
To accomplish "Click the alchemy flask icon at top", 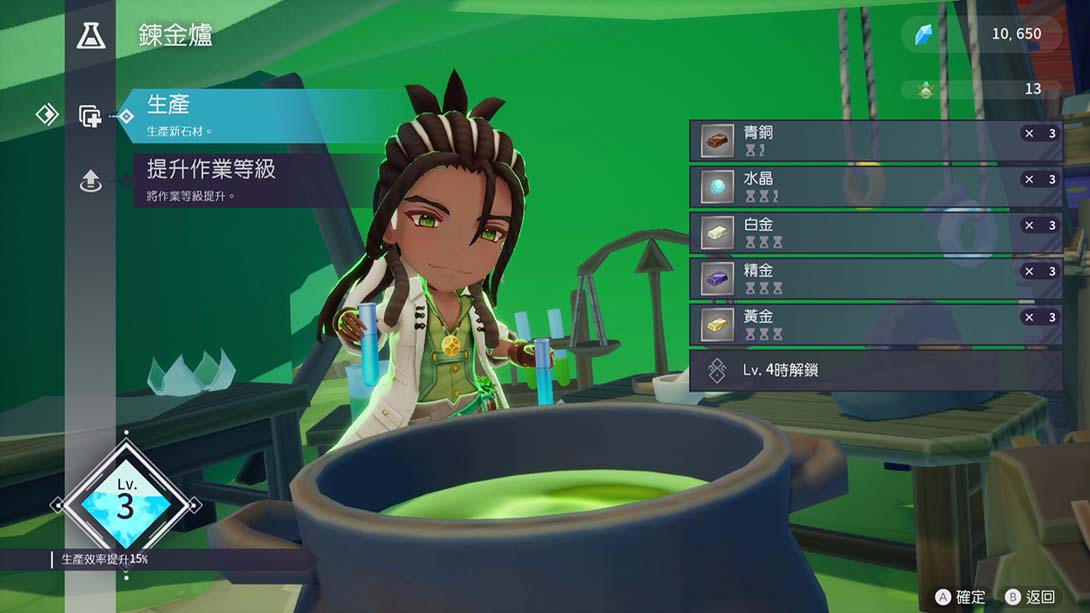I will (90, 37).
